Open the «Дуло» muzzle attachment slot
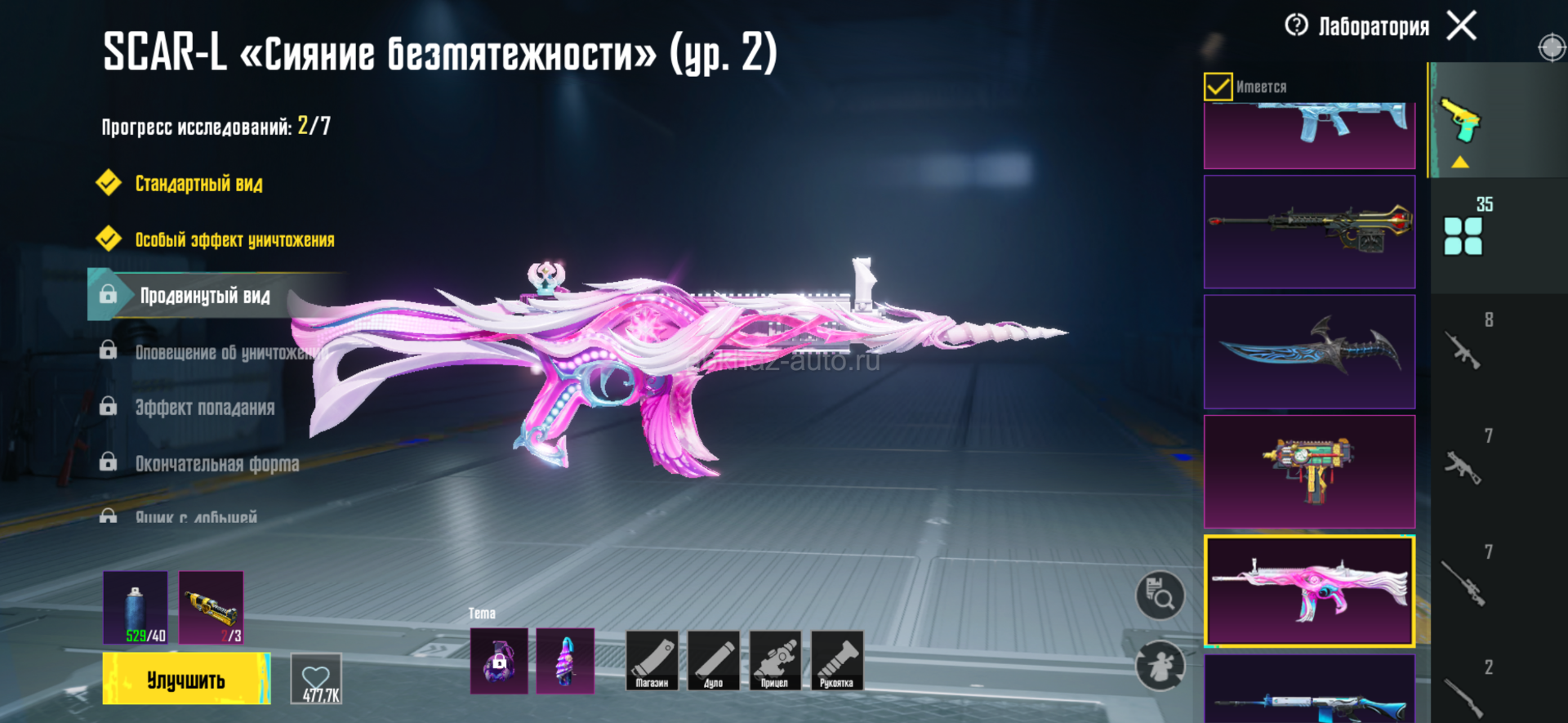This screenshot has width=1568, height=723. (714, 661)
